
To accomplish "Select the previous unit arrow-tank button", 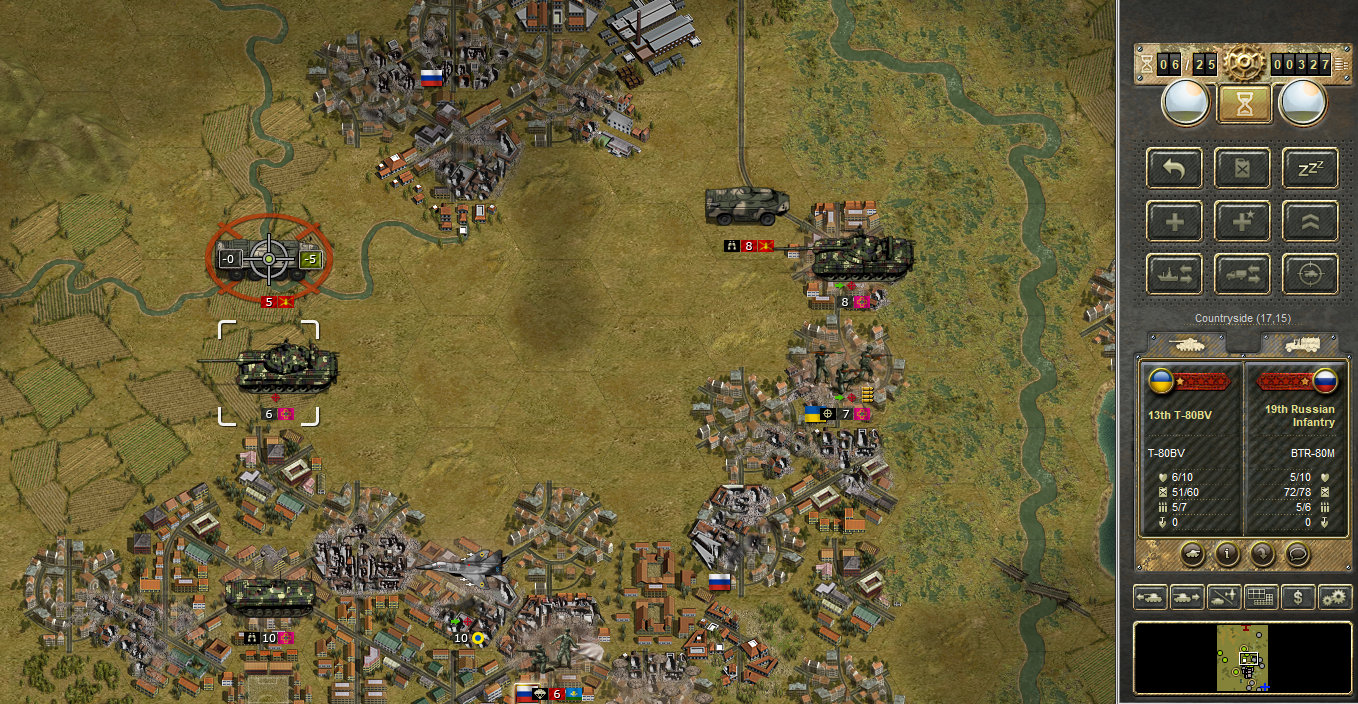I will pos(1150,597).
